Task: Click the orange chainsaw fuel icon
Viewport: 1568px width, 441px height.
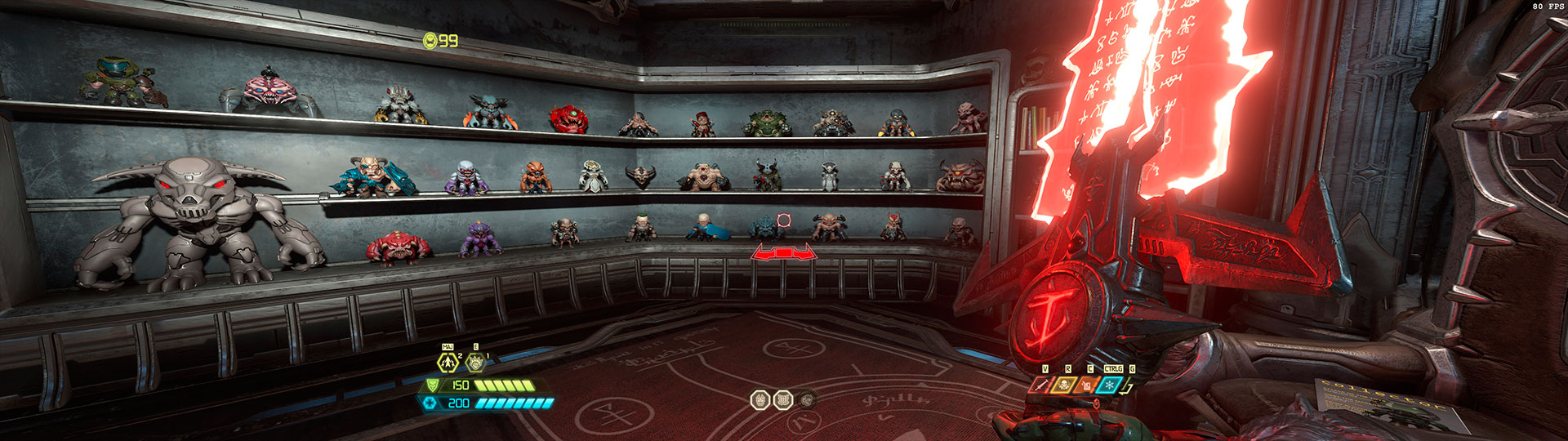Action: point(1086,385)
